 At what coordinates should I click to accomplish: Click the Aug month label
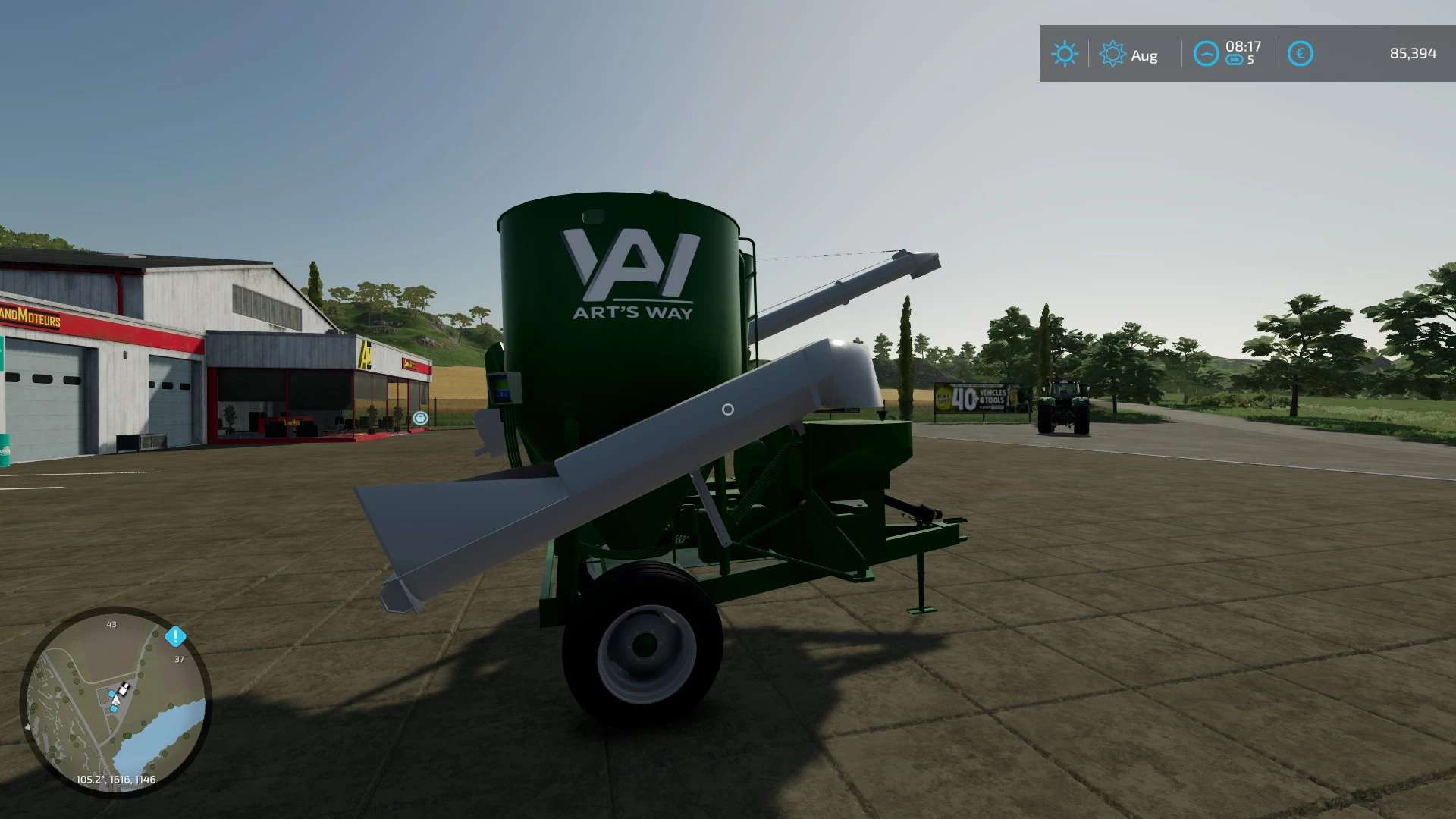1144,53
